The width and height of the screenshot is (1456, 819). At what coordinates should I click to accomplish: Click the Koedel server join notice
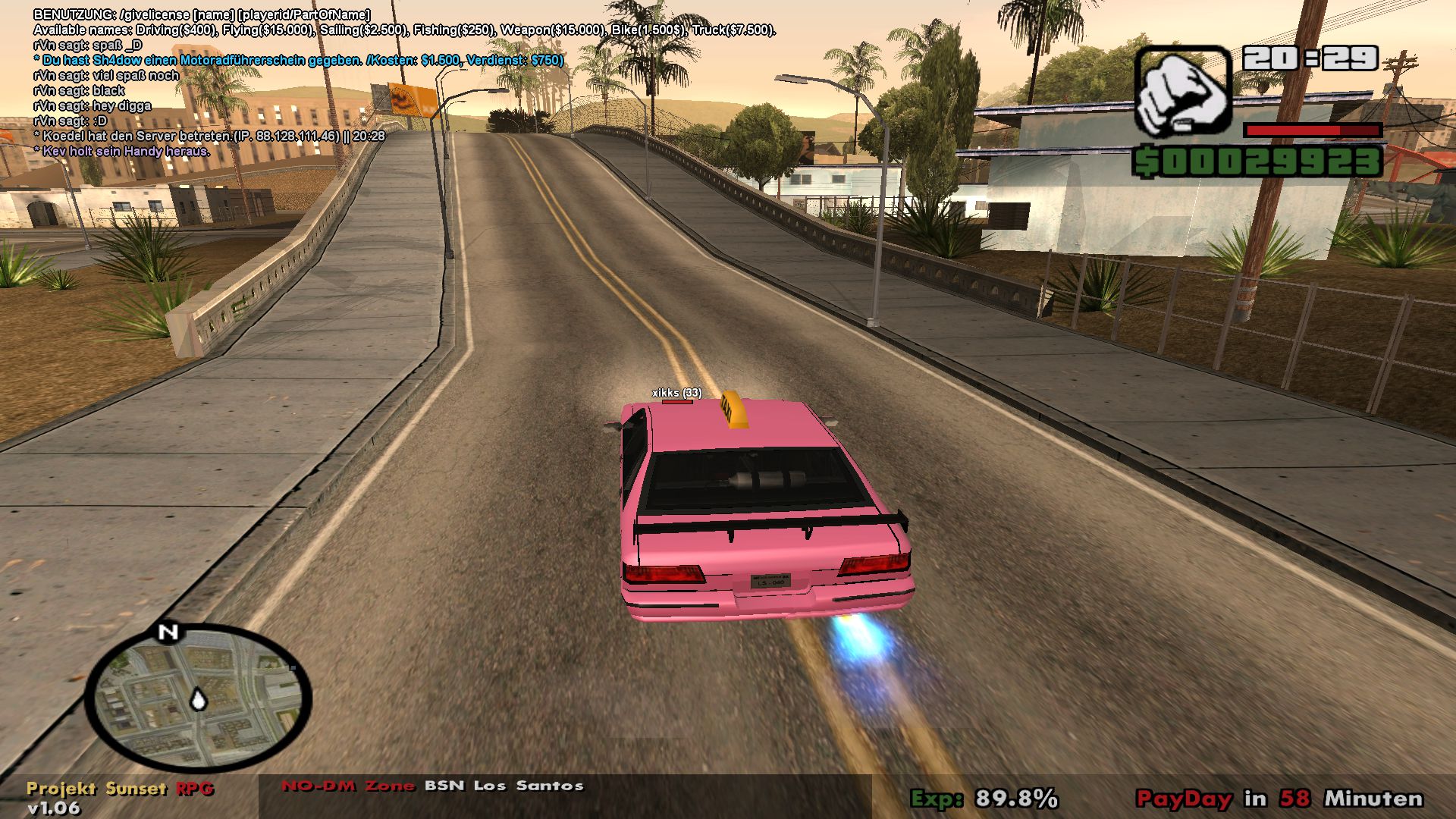209,137
